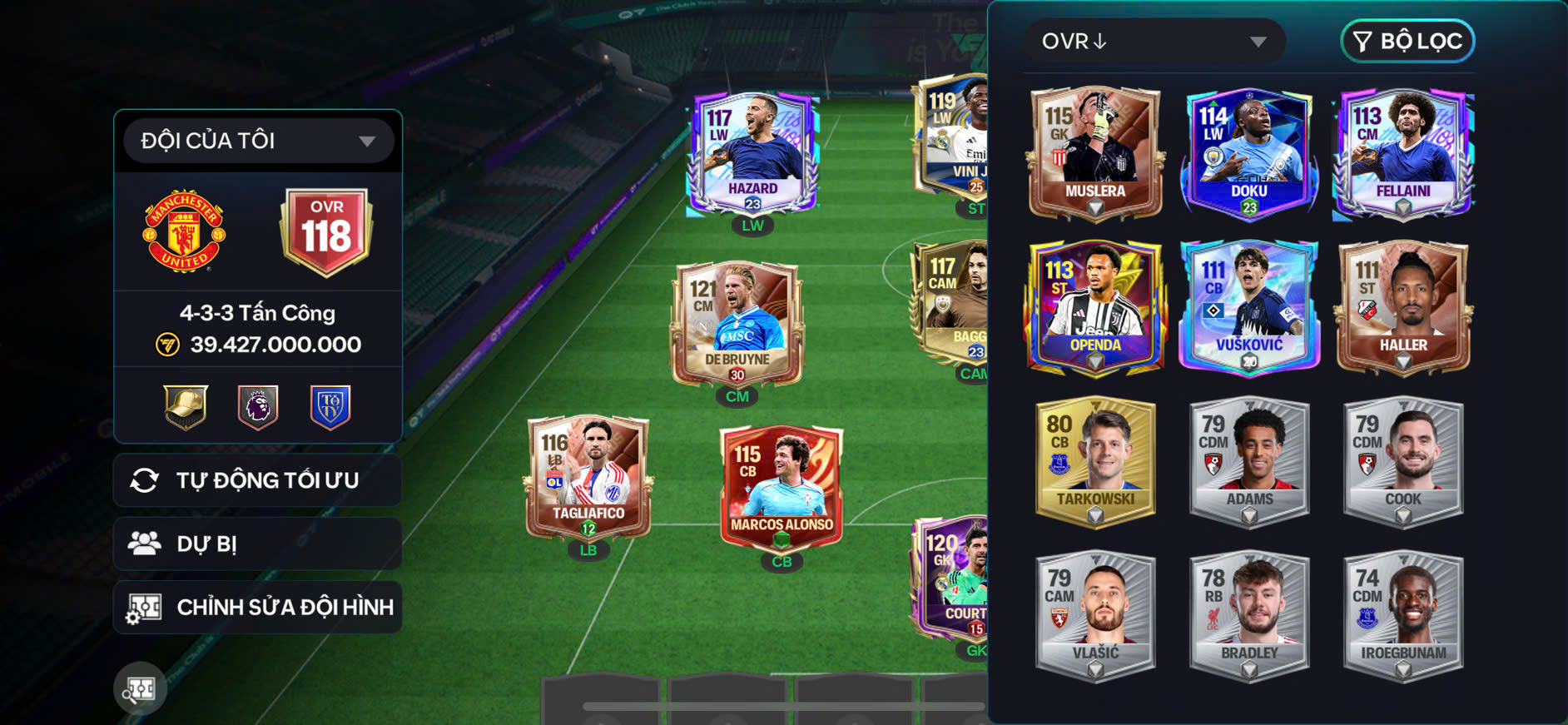Select the Muslera 115 GK card
The image size is (1568, 725).
[1095, 153]
